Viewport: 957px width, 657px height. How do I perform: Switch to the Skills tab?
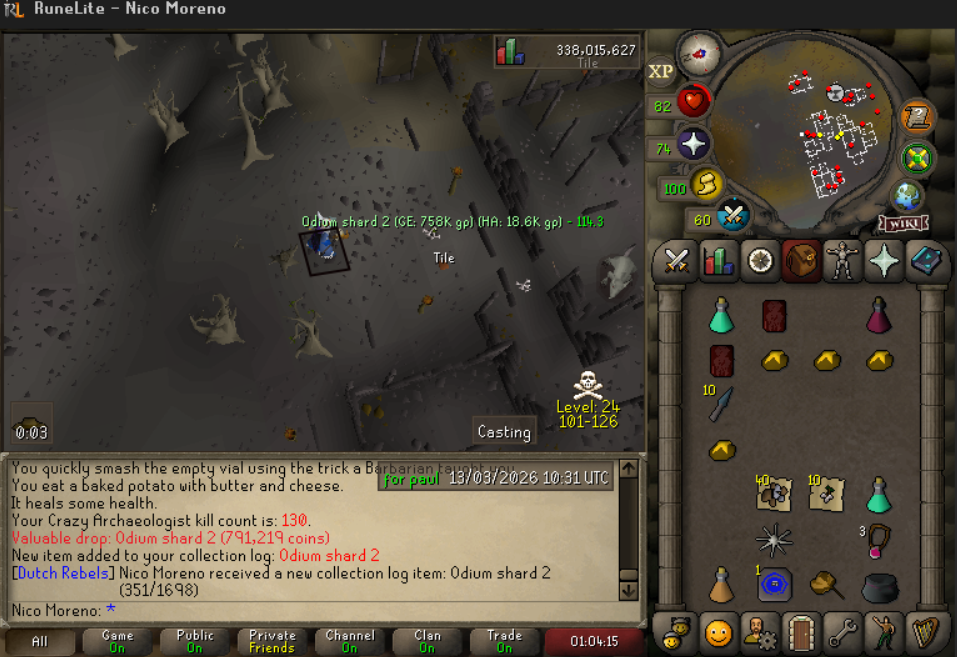[718, 261]
